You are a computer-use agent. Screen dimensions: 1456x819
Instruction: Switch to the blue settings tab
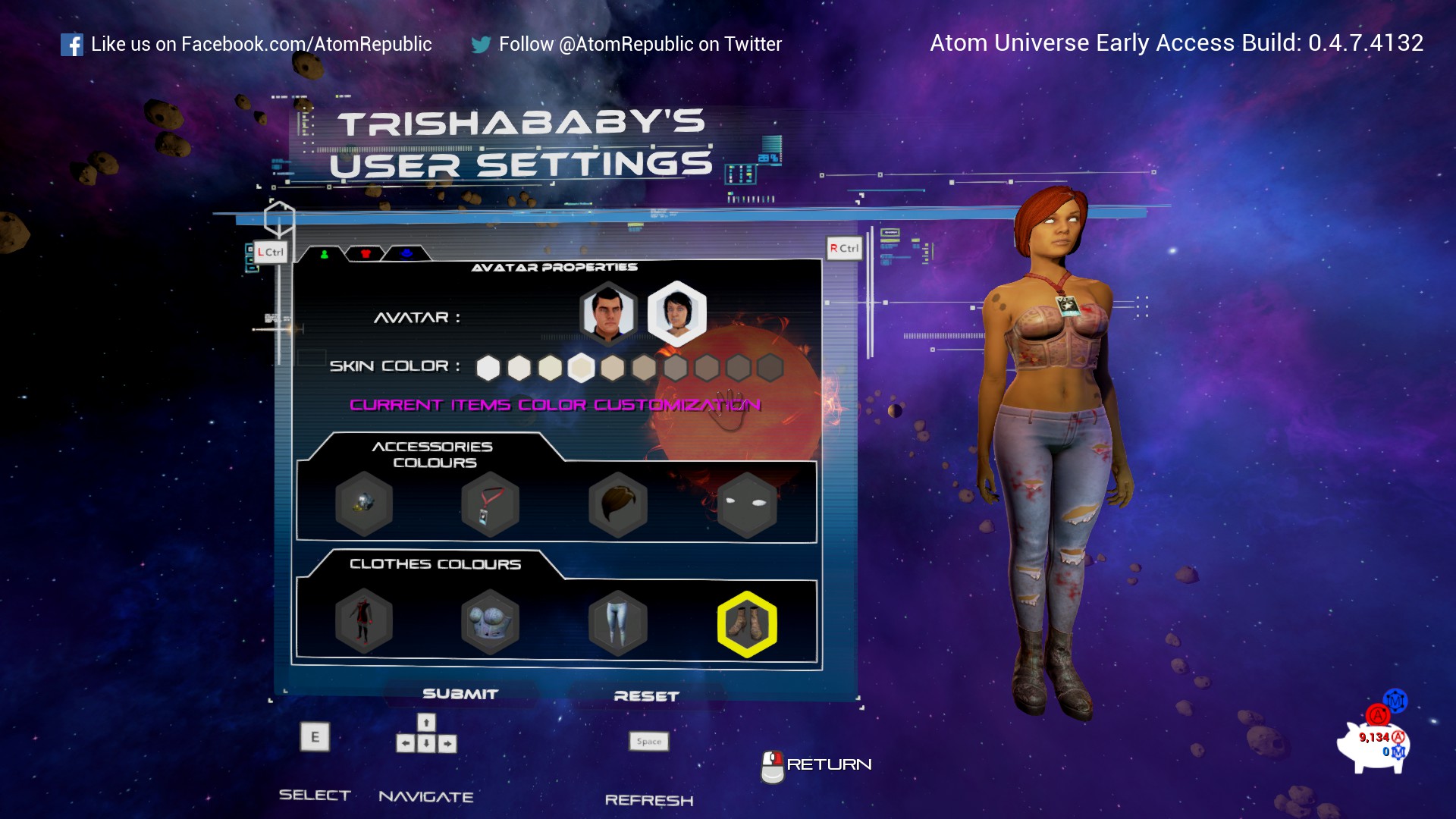(406, 254)
